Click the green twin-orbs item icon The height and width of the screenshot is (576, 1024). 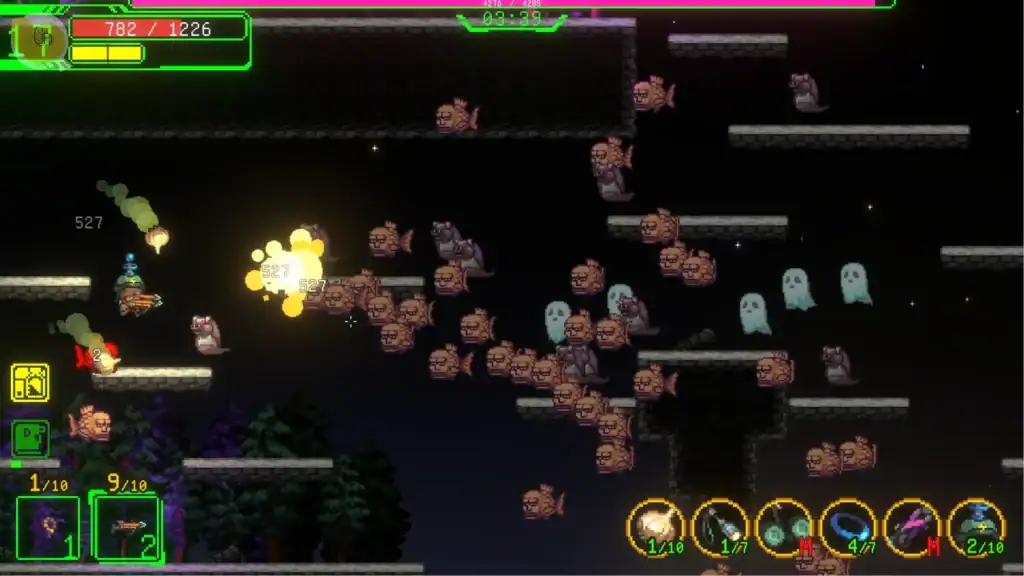(x=785, y=527)
